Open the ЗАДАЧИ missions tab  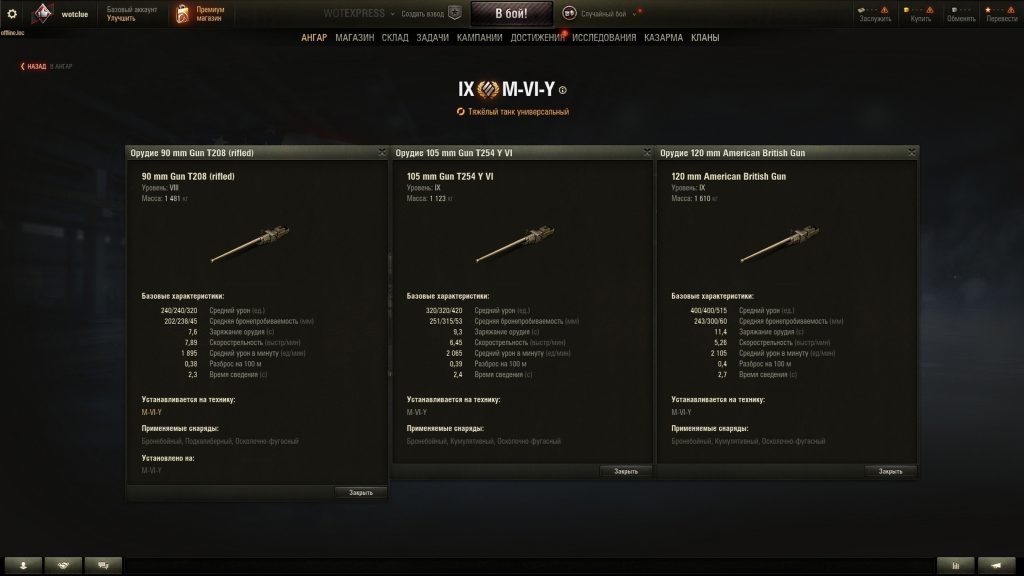tap(432, 38)
